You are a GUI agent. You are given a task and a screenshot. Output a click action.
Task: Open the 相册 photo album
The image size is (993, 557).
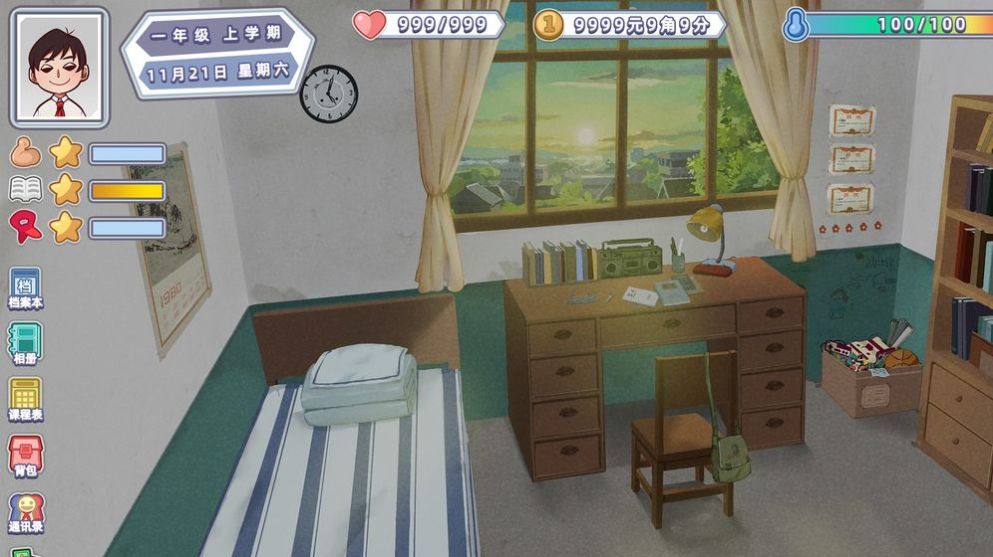click(x=25, y=342)
